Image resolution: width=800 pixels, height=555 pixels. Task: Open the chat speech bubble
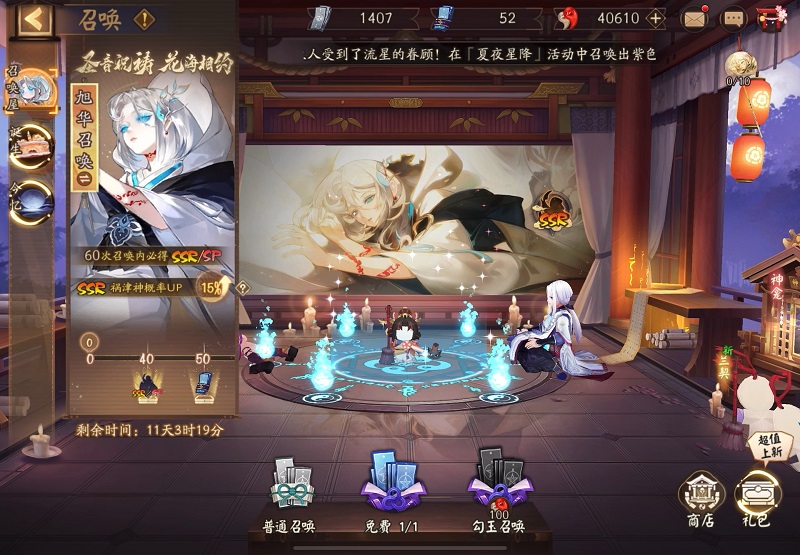[x=734, y=18]
